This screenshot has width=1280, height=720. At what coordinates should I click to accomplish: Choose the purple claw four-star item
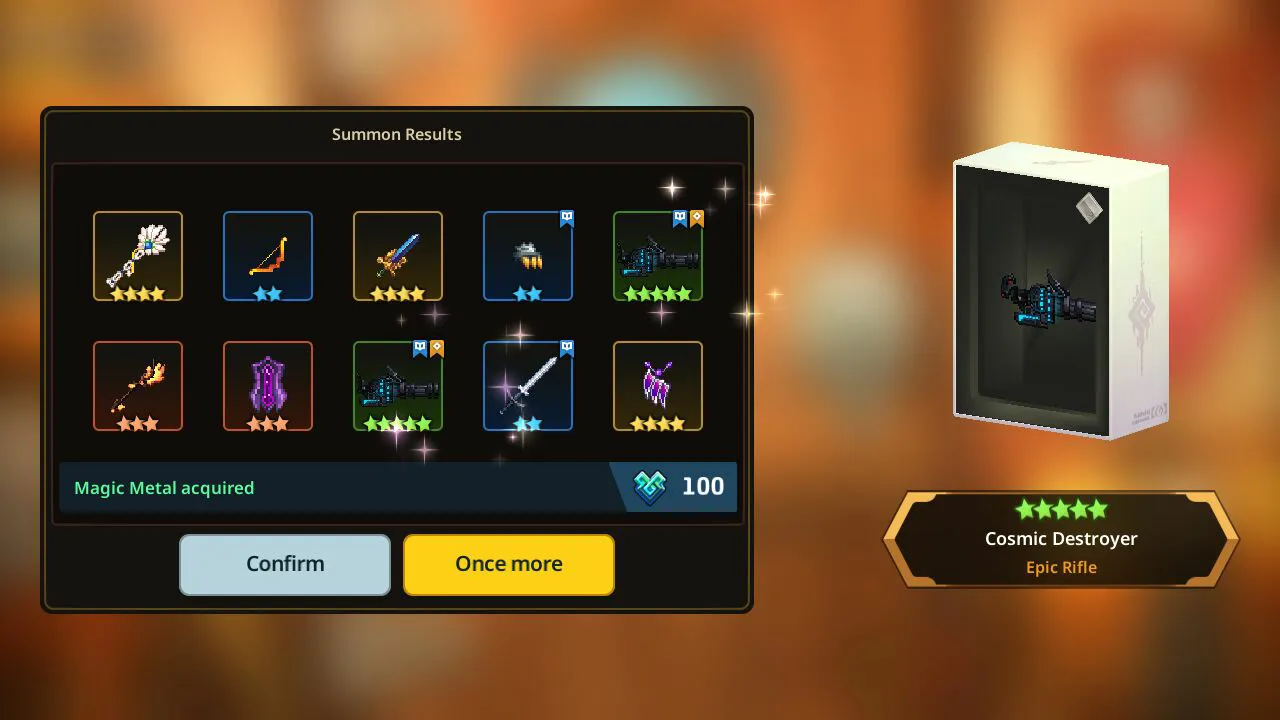[x=658, y=386]
